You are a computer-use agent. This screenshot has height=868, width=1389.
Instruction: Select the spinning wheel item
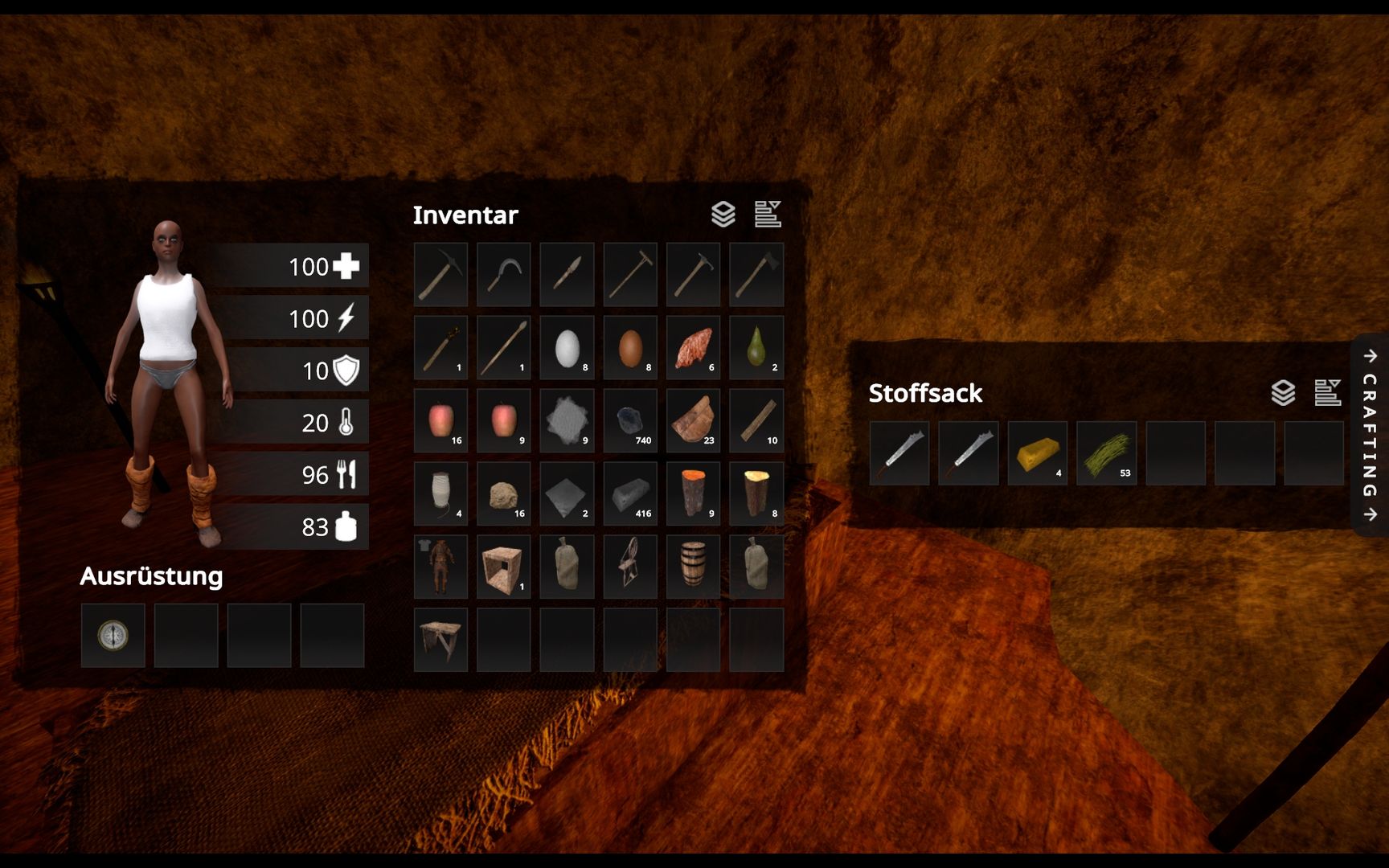[630, 566]
